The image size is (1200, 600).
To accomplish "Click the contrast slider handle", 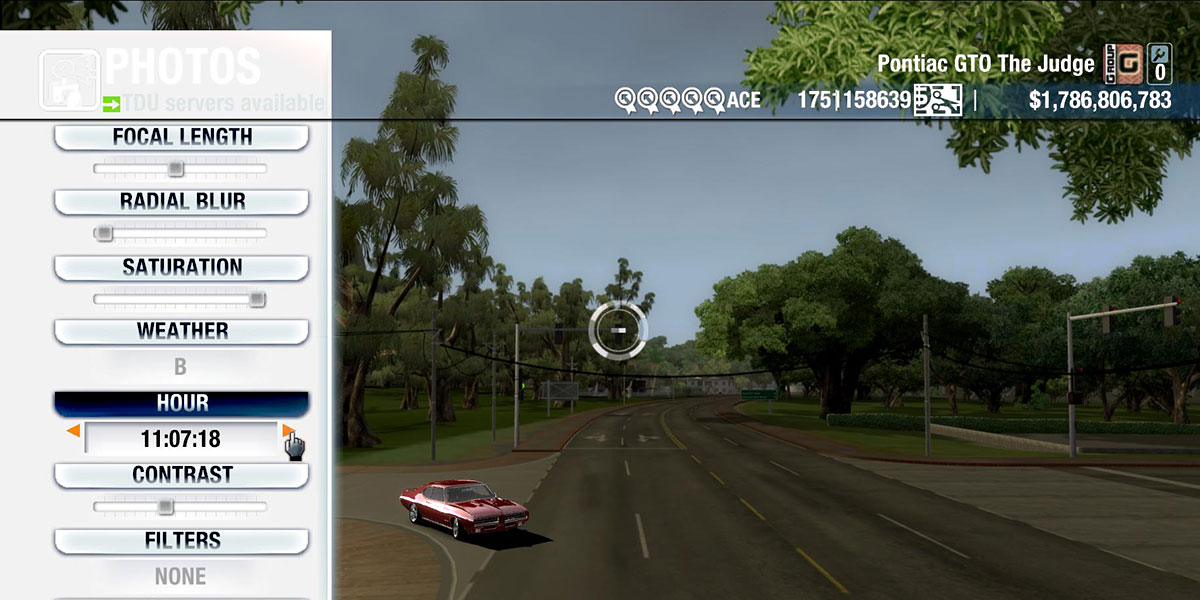I will tap(165, 507).
